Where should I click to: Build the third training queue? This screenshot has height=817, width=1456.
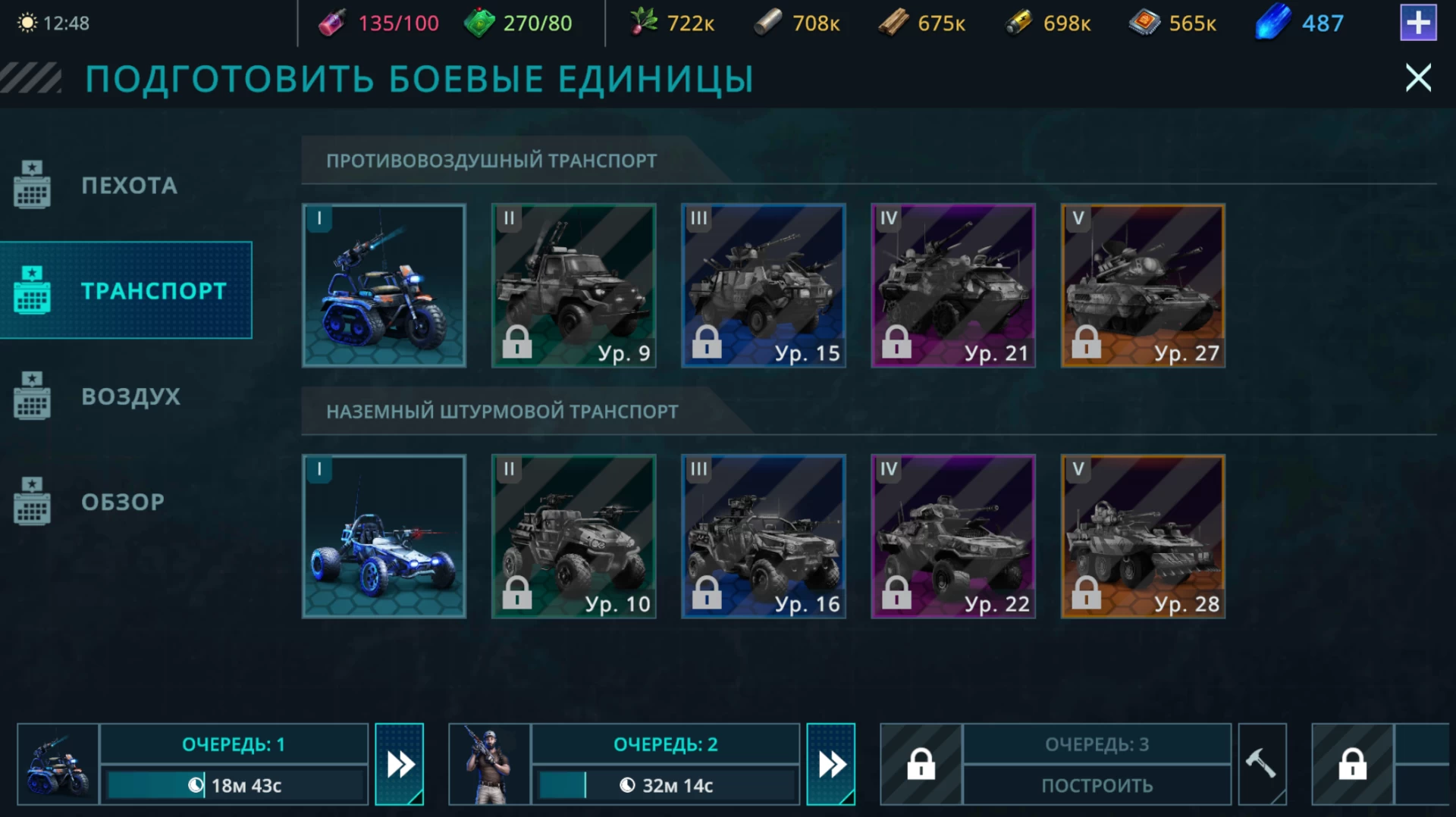[x=1097, y=785]
